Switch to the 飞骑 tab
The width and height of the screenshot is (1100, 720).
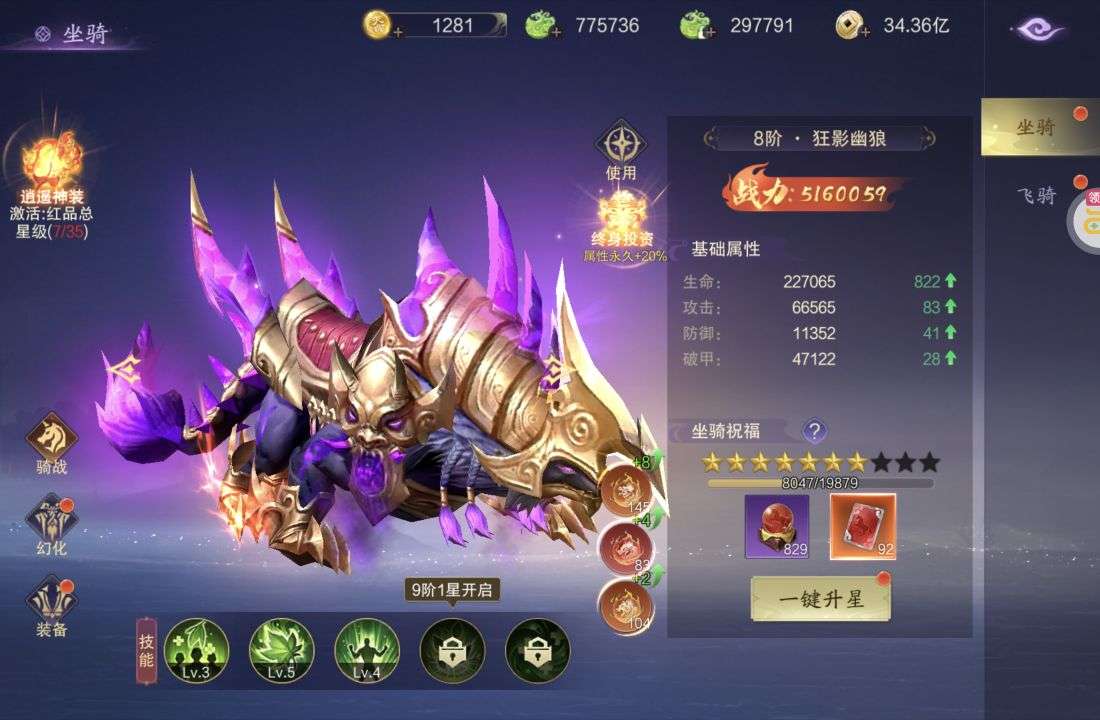1037,195
